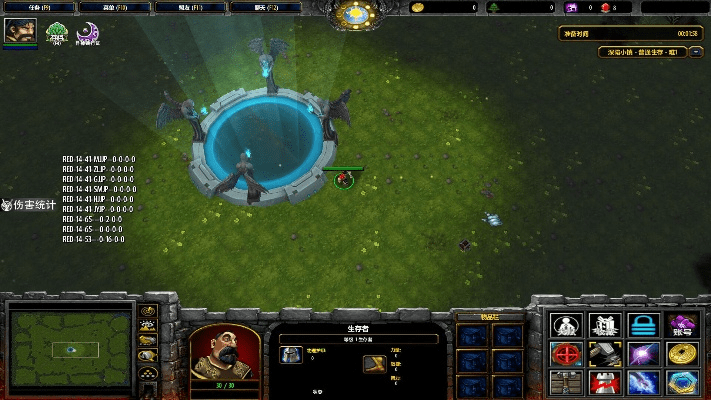Activate the customer service figure icon

click(x=566, y=325)
